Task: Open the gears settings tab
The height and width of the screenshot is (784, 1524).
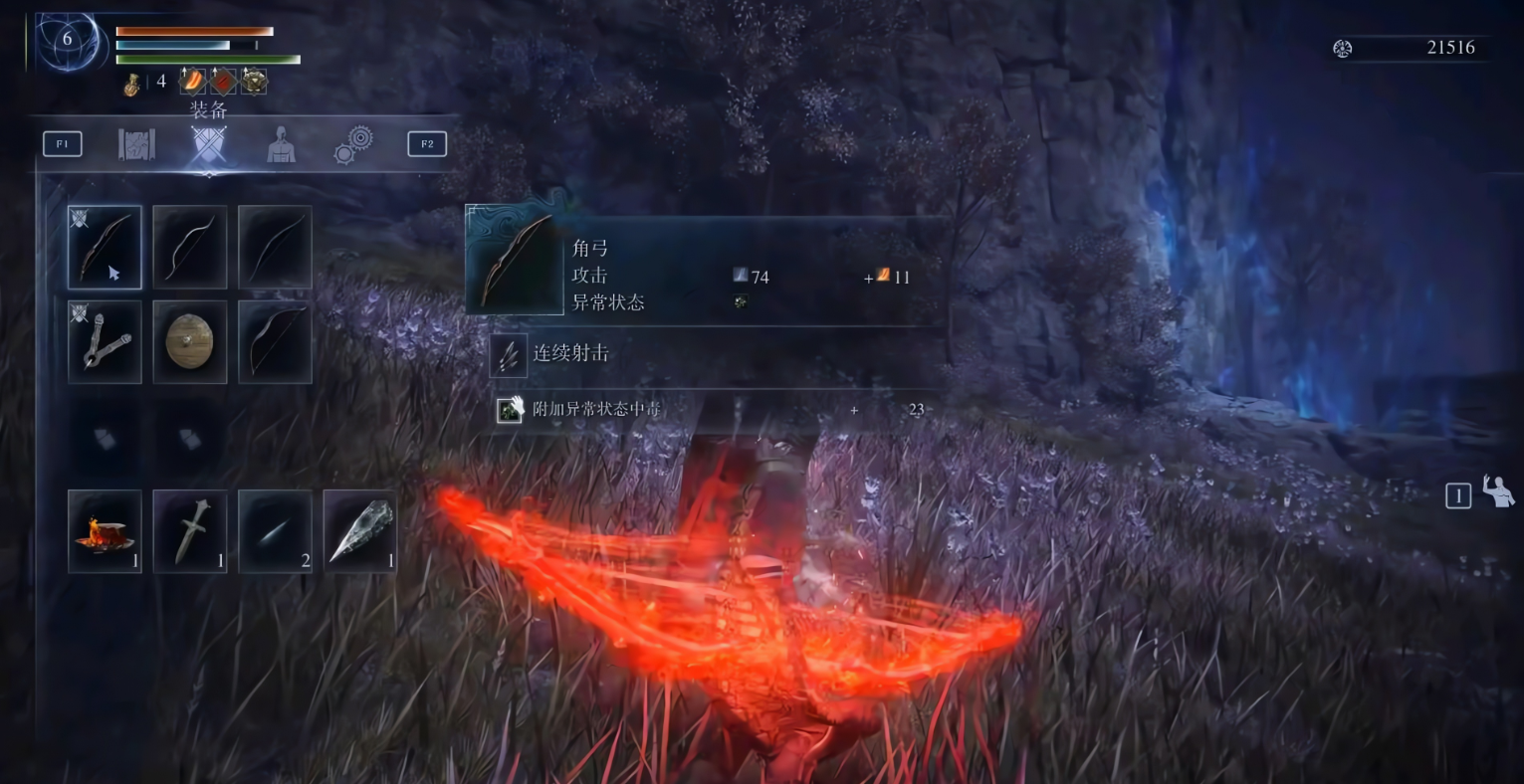Action: (353, 144)
